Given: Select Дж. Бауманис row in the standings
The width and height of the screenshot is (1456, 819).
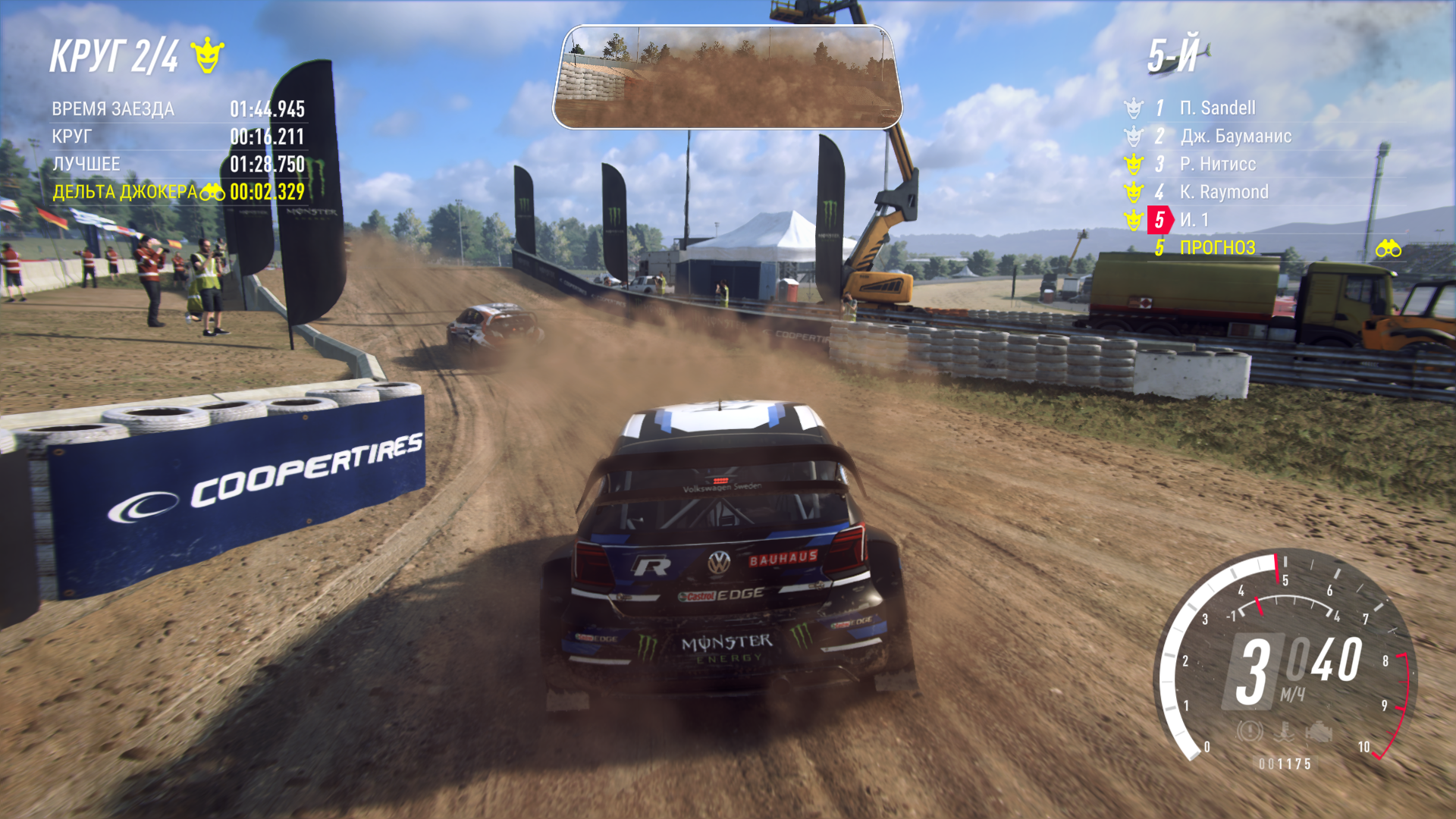Looking at the screenshot, I should (x=1235, y=136).
